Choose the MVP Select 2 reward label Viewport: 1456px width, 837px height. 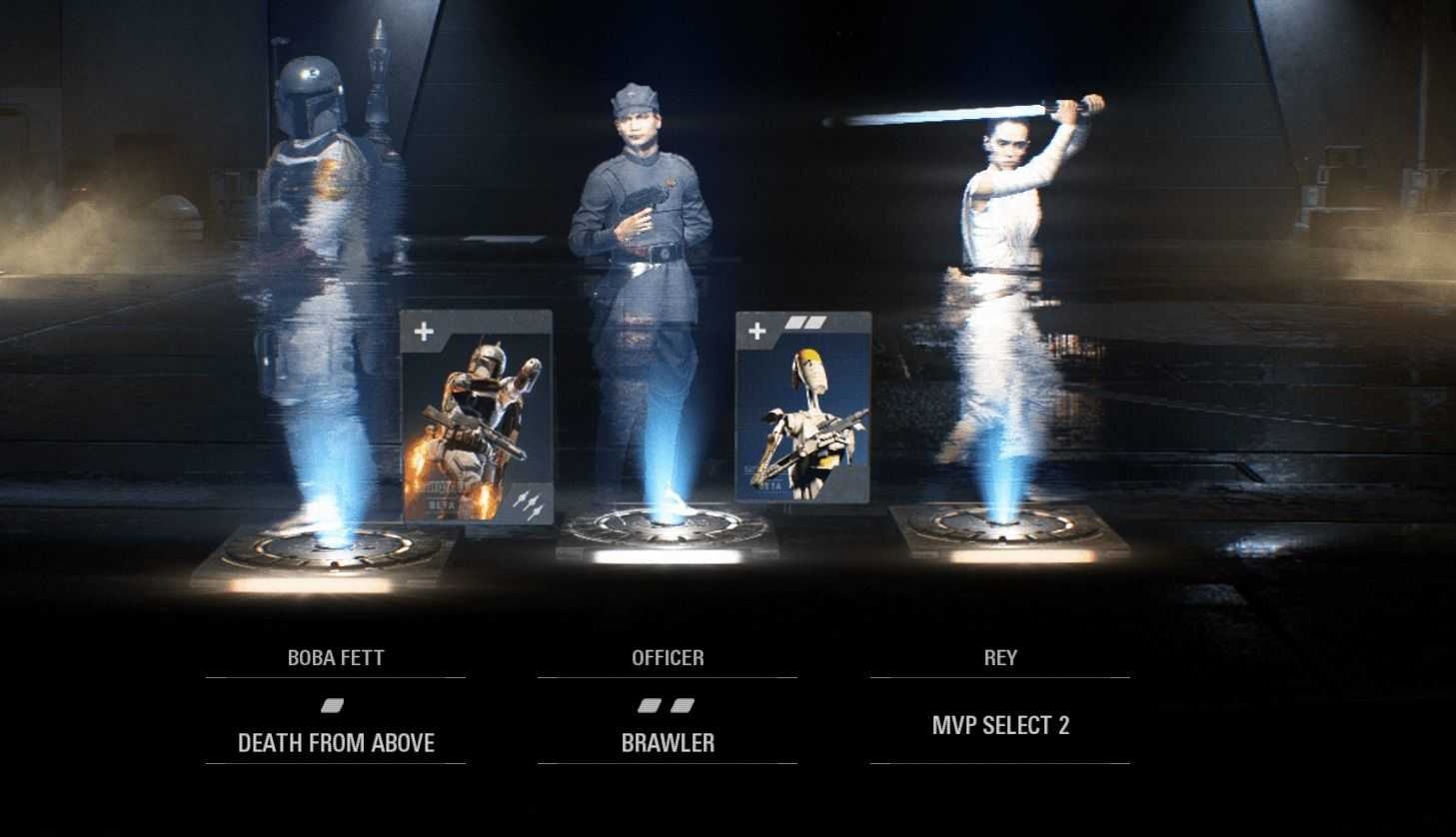click(1000, 726)
